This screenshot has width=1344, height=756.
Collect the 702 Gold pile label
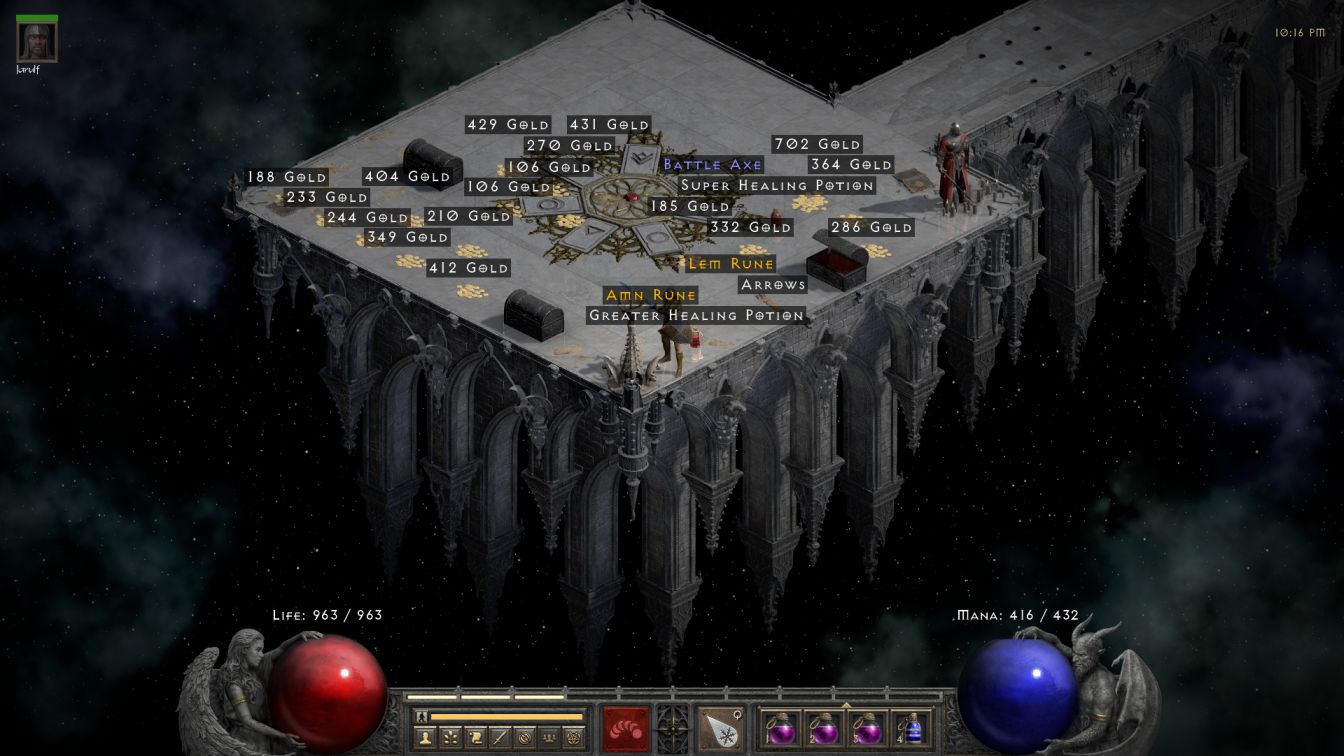coord(817,145)
